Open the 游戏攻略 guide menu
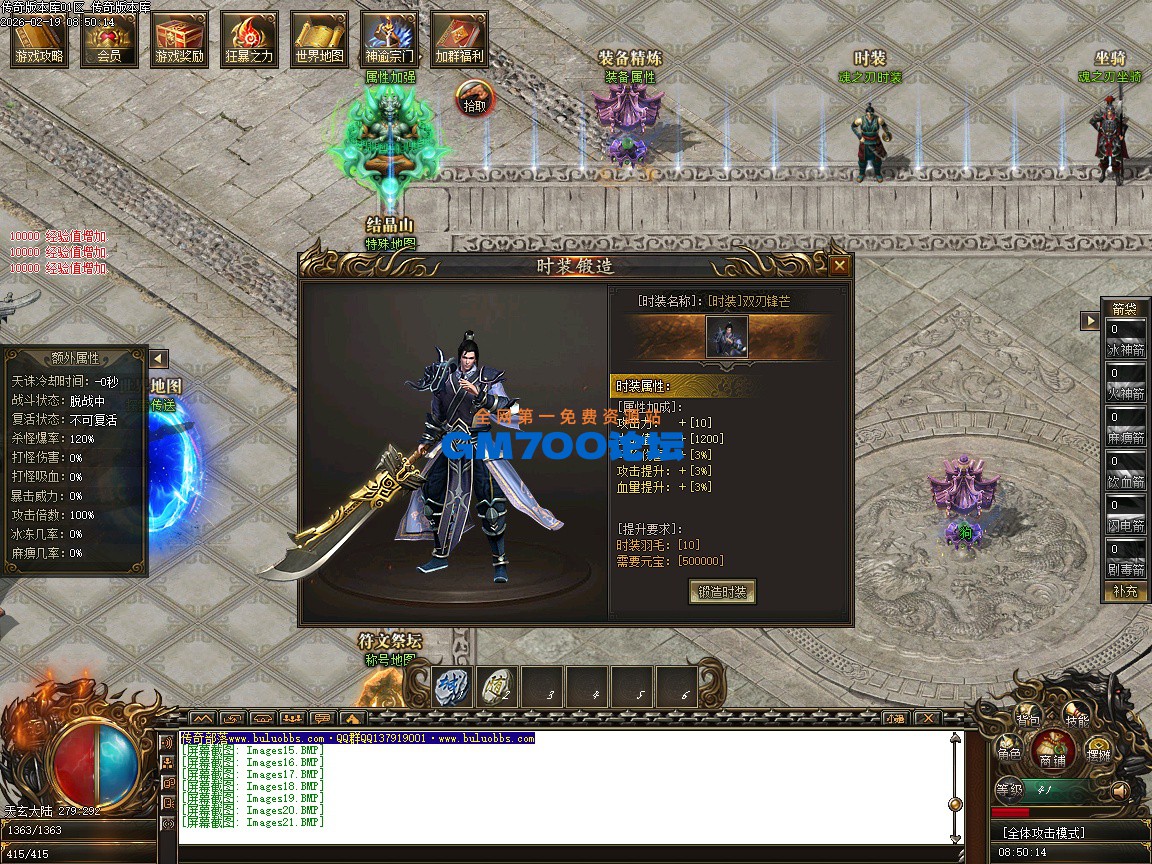The width and height of the screenshot is (1152, 864). click(40, 41)
